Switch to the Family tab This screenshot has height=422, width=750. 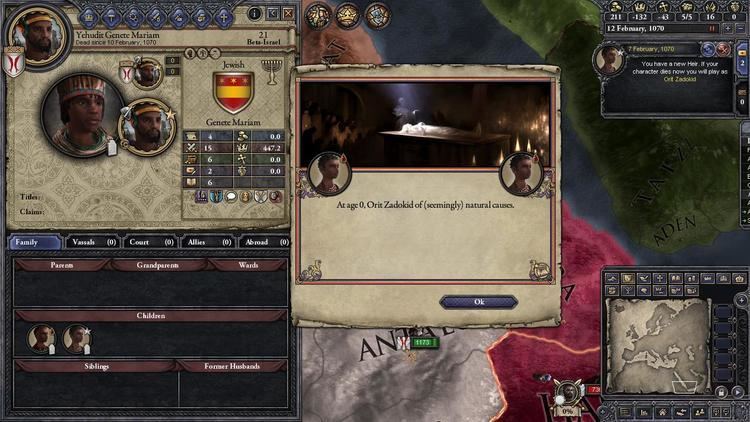(35, 241)
